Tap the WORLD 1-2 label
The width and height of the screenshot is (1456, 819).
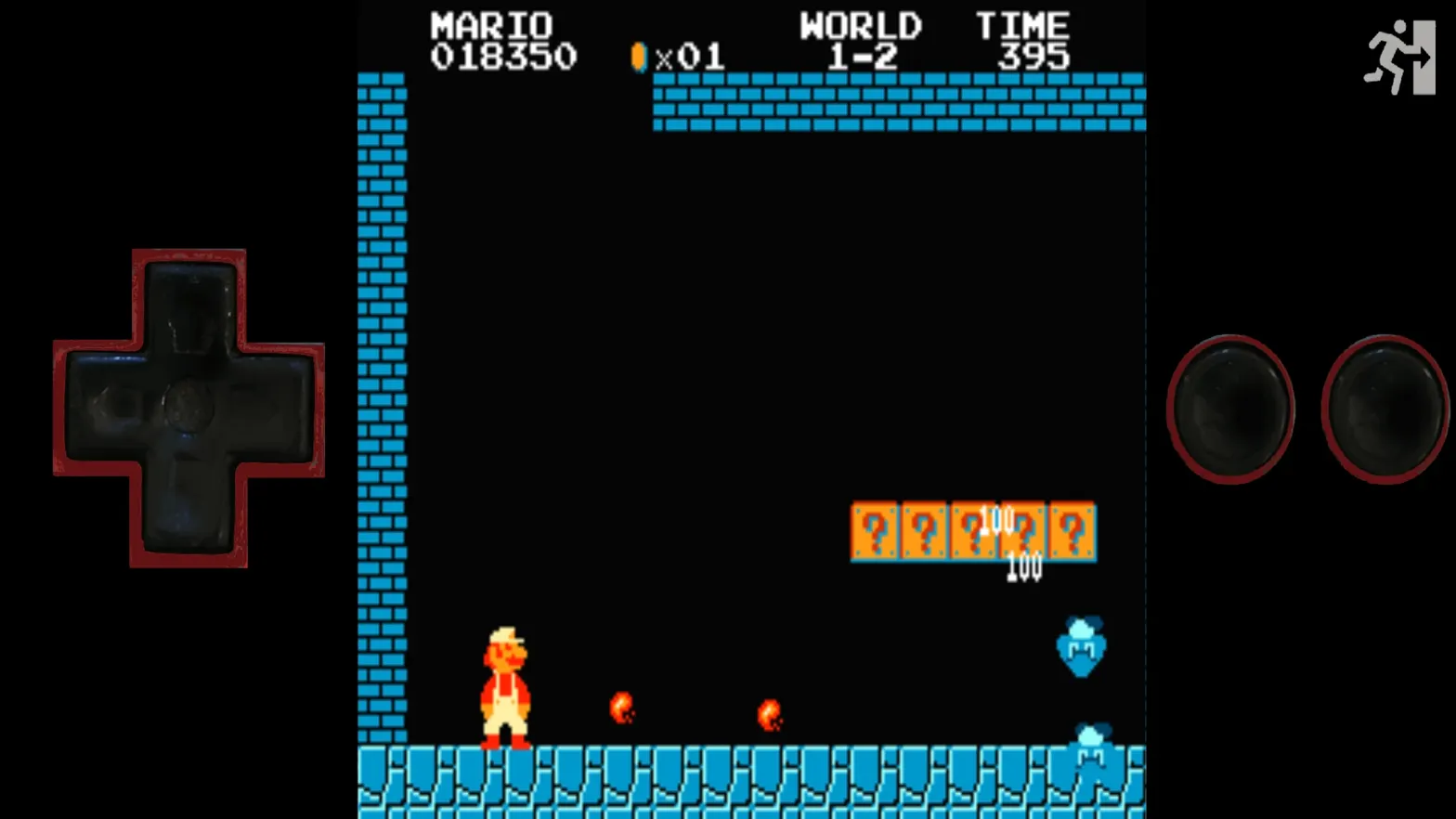tap(863, 41)
